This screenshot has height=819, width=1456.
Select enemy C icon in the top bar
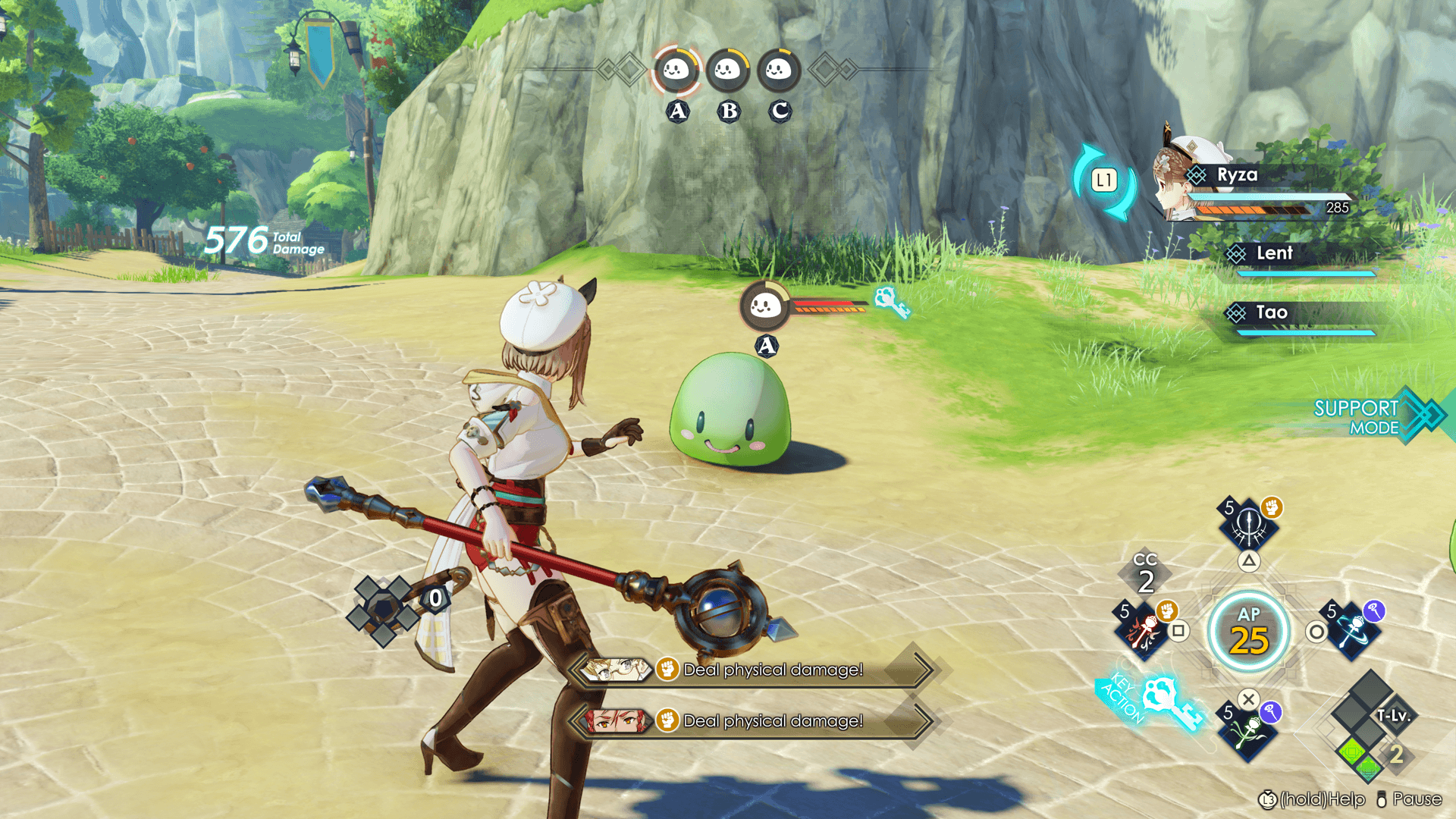click(779, 71)
